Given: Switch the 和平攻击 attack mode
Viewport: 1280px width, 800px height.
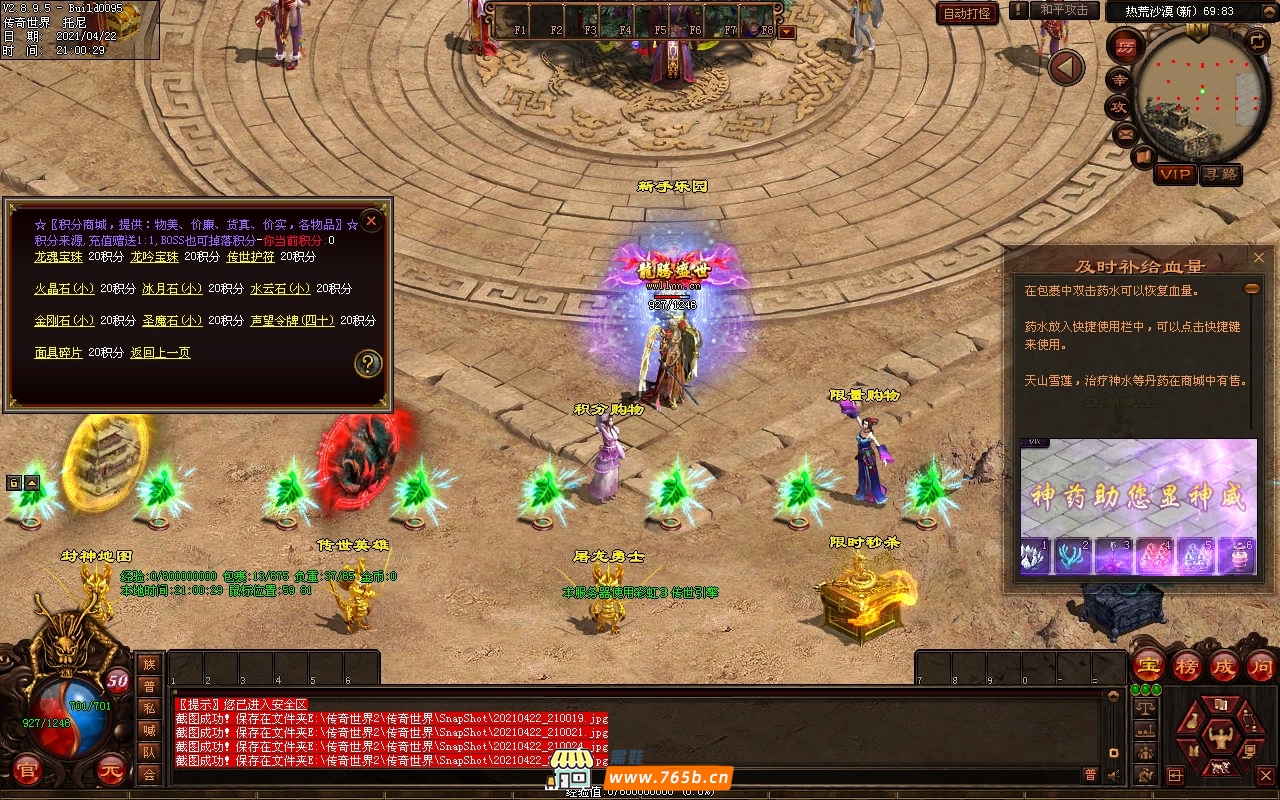Looking at the screenshot, I should coord(1063,10).
